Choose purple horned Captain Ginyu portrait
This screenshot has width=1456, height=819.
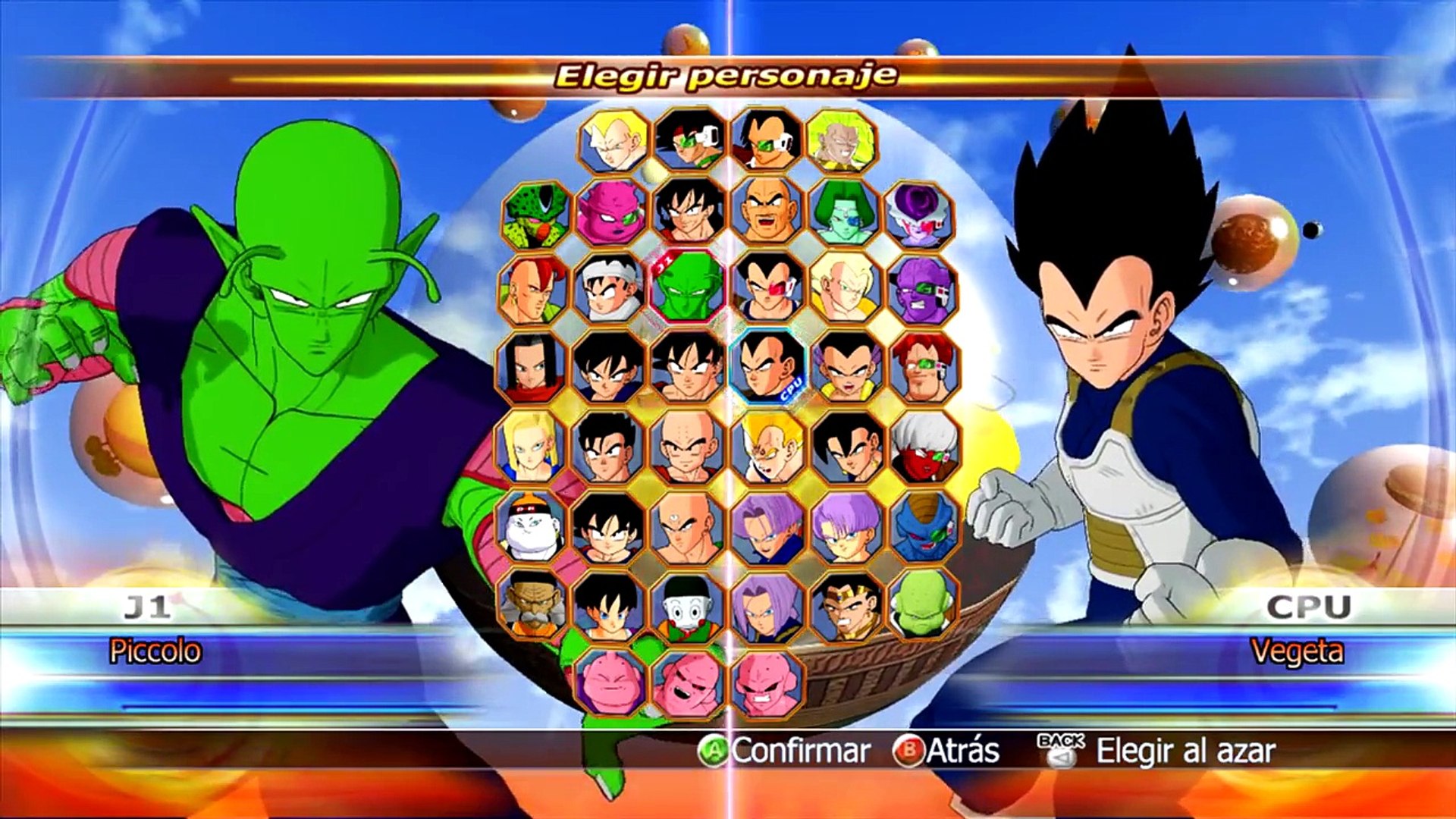[x=921, y=291]
